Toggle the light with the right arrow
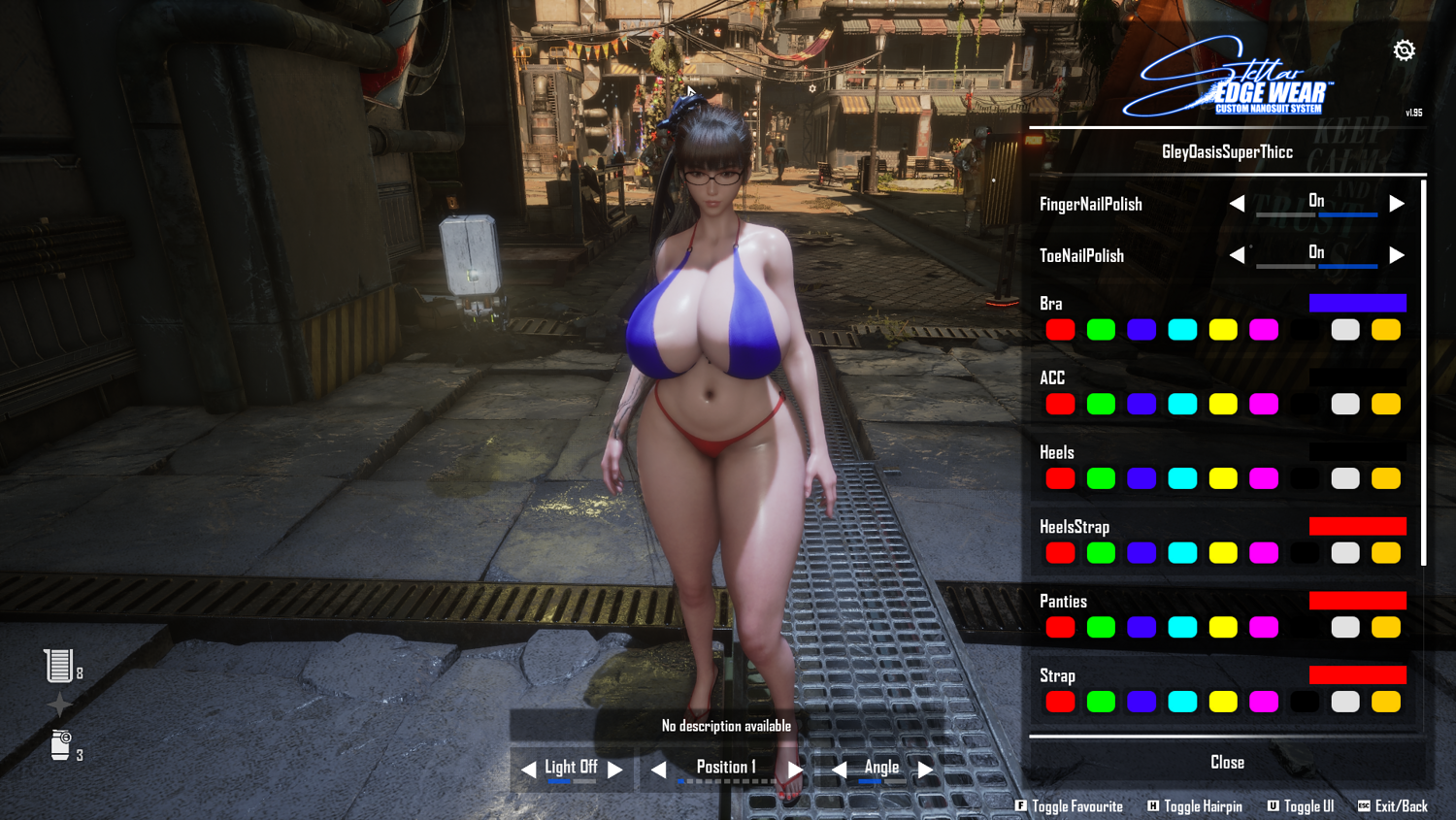This screenshot has height=820, width=1456. pos(615,770)
